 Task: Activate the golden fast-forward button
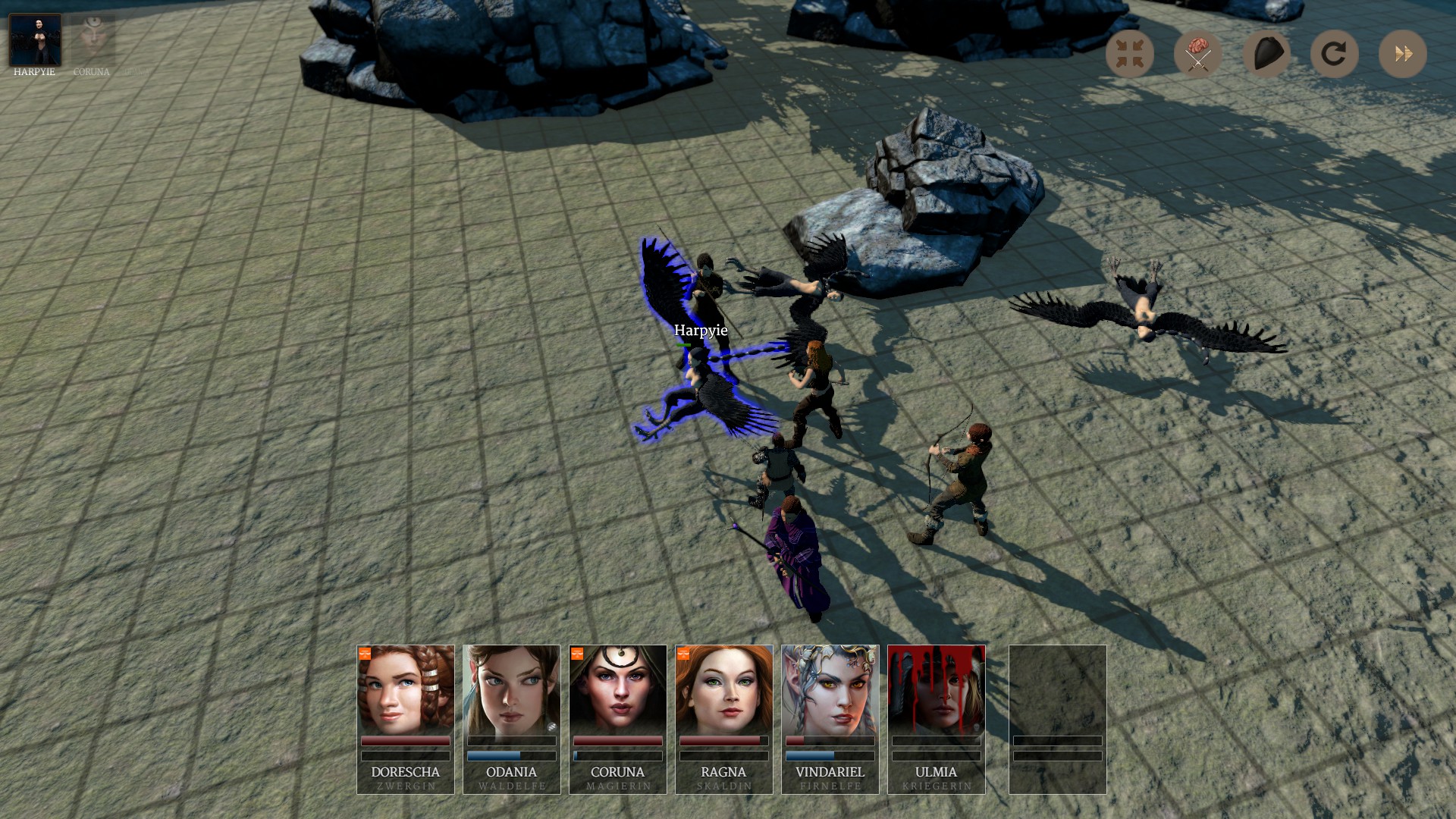[1402, 54]
